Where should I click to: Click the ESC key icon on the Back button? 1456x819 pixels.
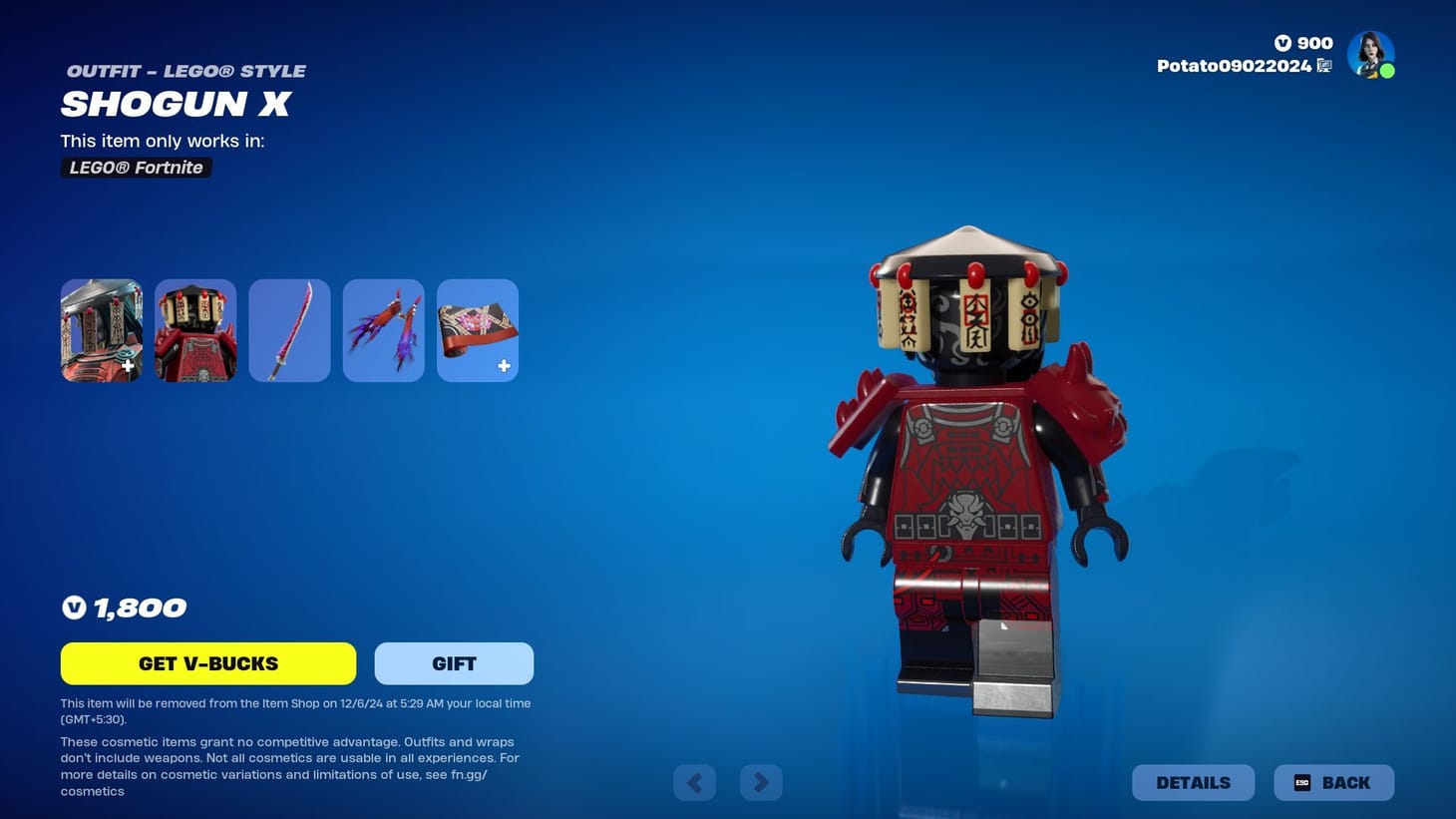[1301, 782]
